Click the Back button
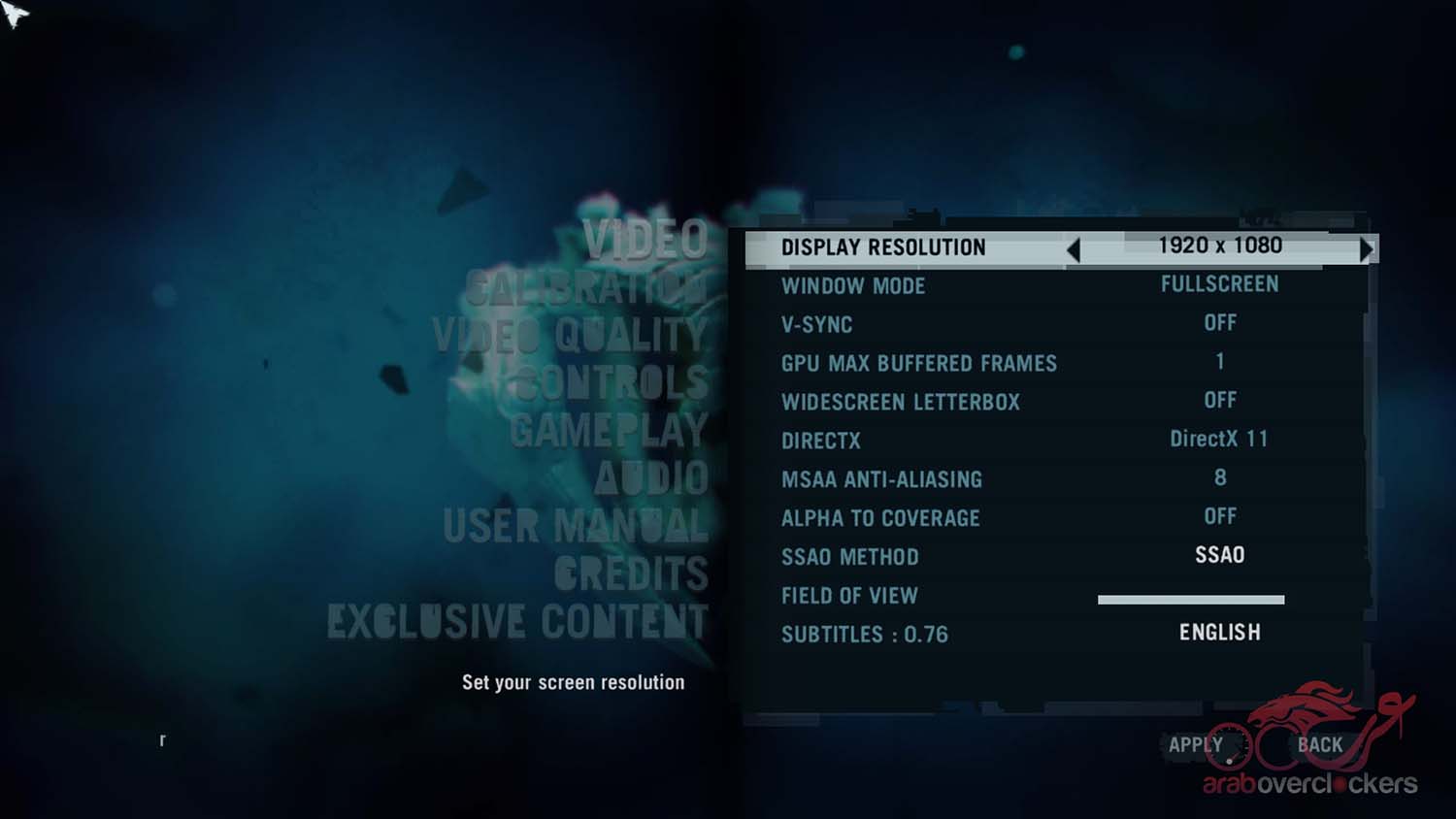 point(1320,745)
